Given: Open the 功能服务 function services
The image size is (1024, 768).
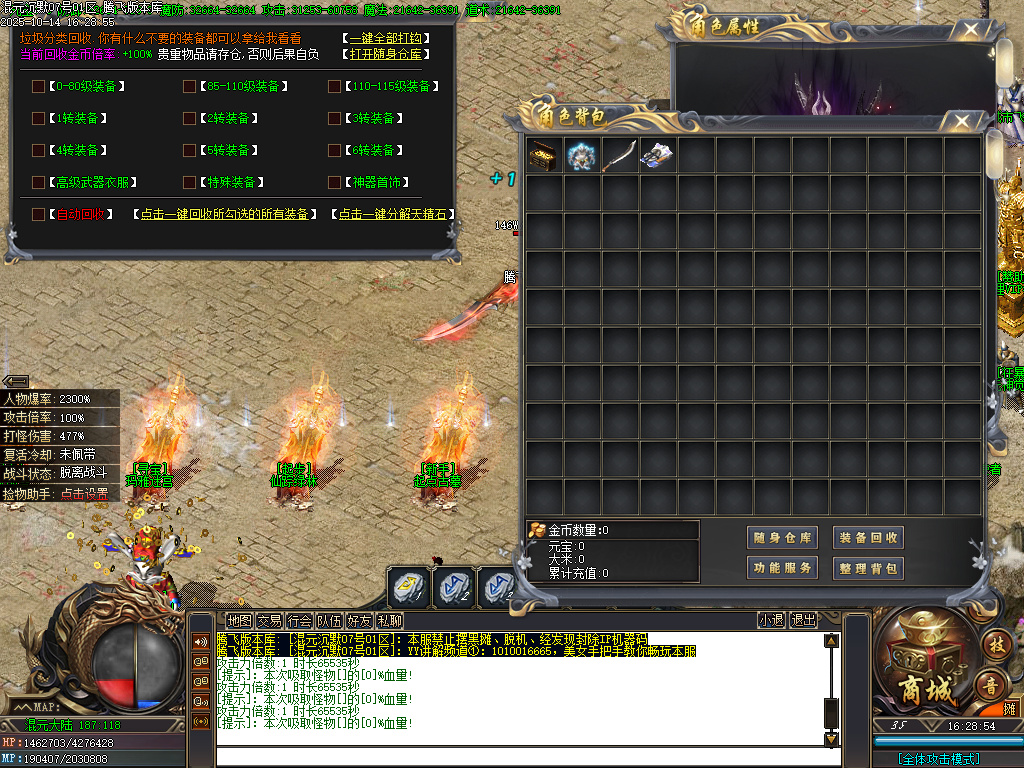Looking at the screenshot, I should click(784, 568).
